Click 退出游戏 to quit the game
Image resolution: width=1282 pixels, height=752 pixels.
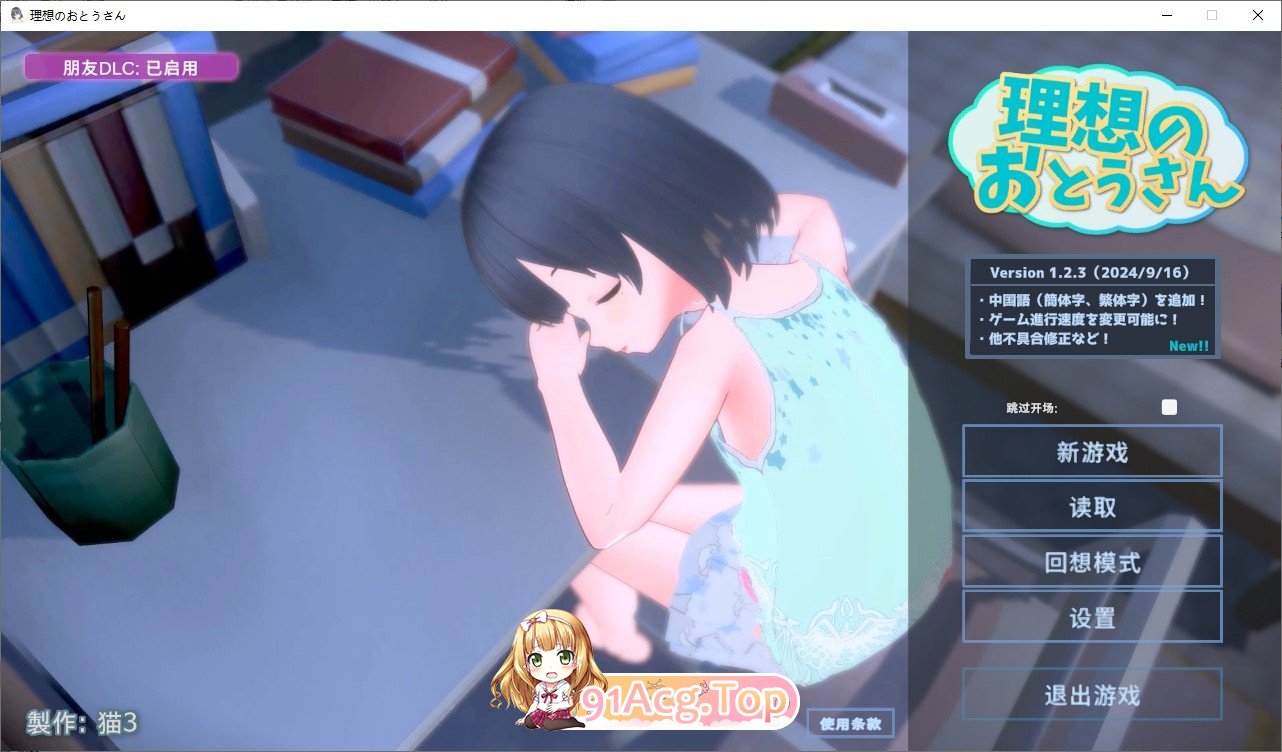coord(1092,694)
